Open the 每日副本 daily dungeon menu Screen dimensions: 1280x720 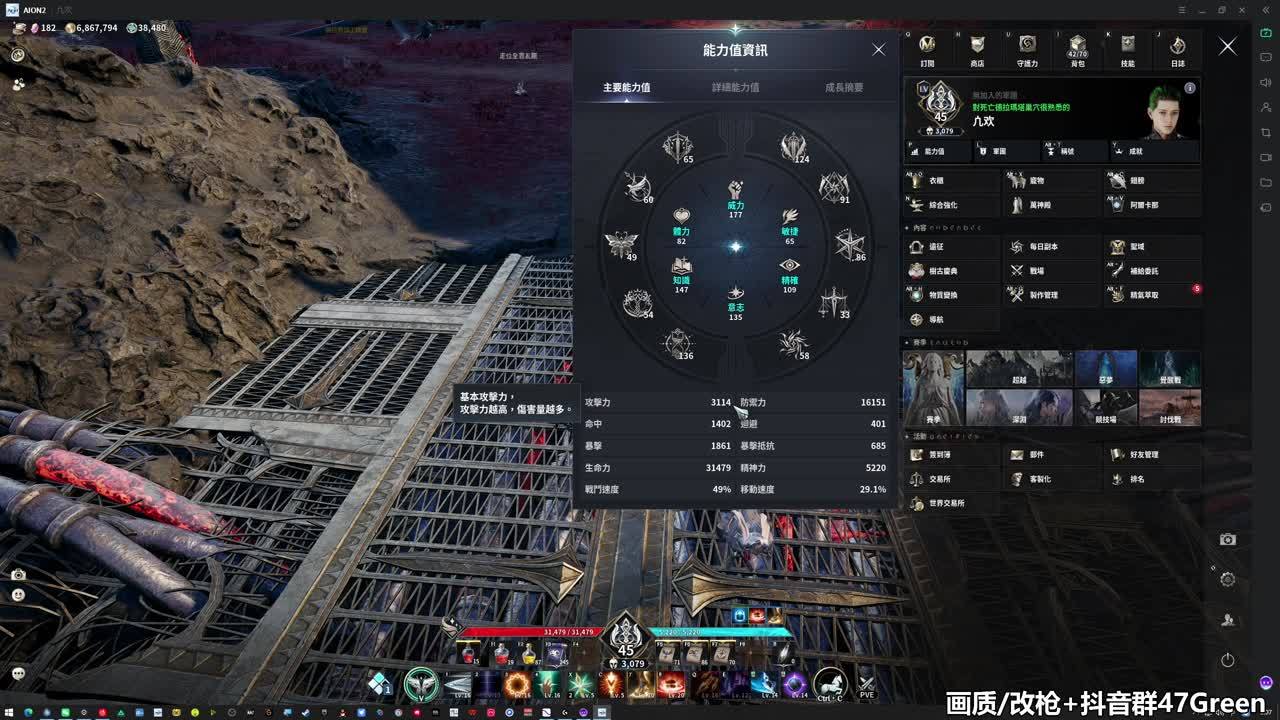[x=1050, y=247]
